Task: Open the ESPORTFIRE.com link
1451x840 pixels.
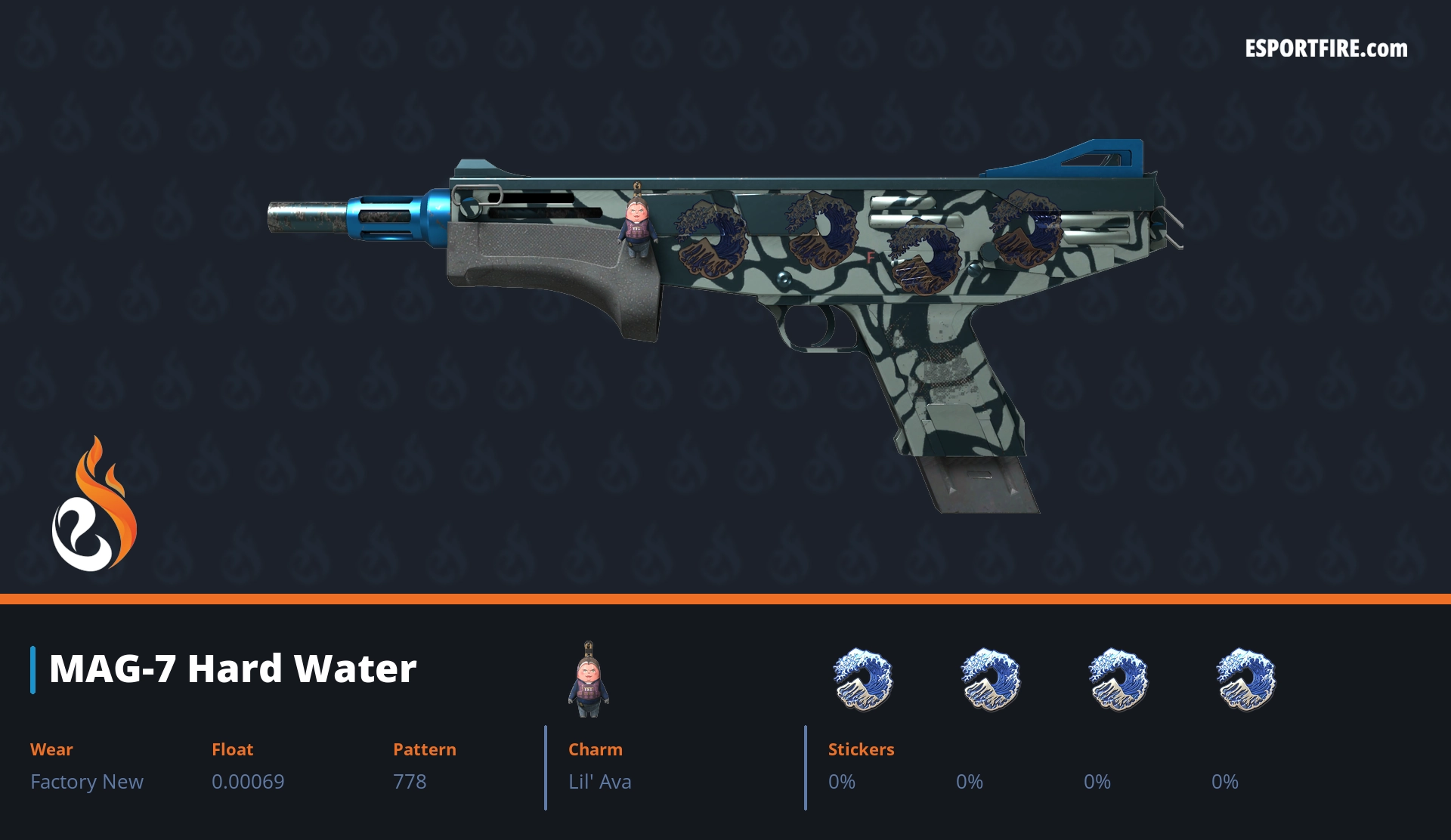Action: (x=1326, y=49)
